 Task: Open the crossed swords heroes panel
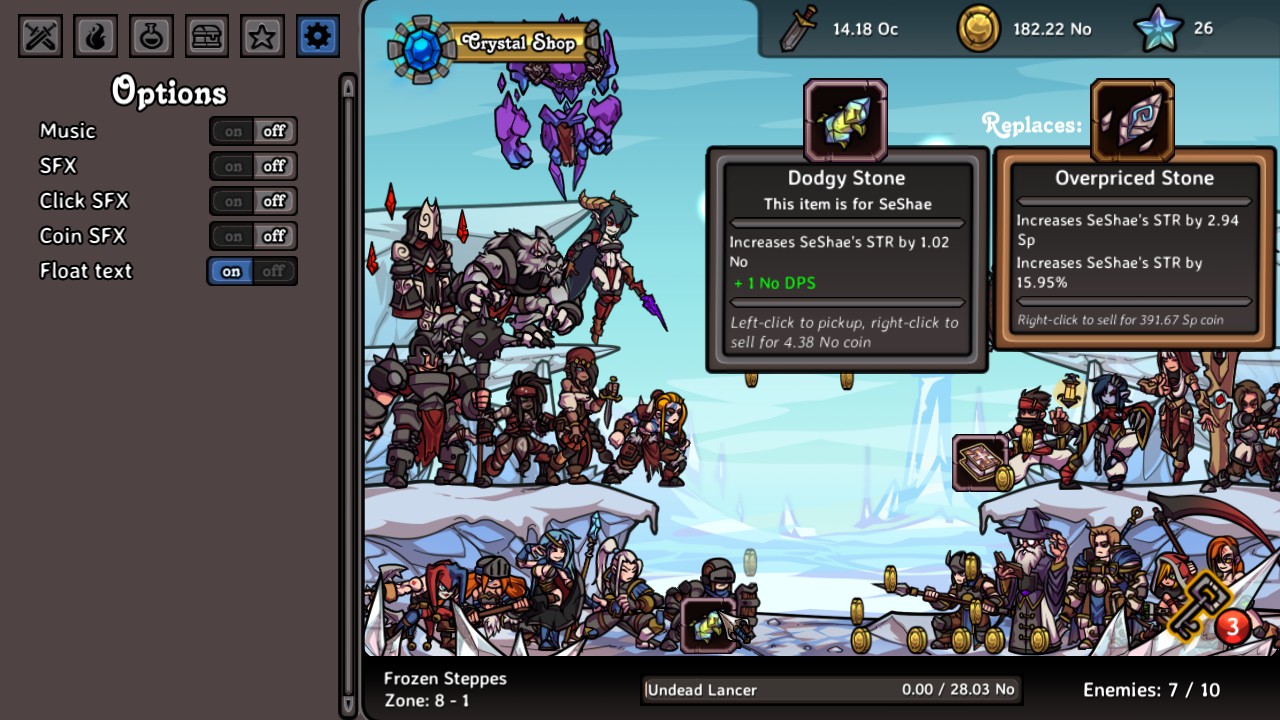point(40,35)
